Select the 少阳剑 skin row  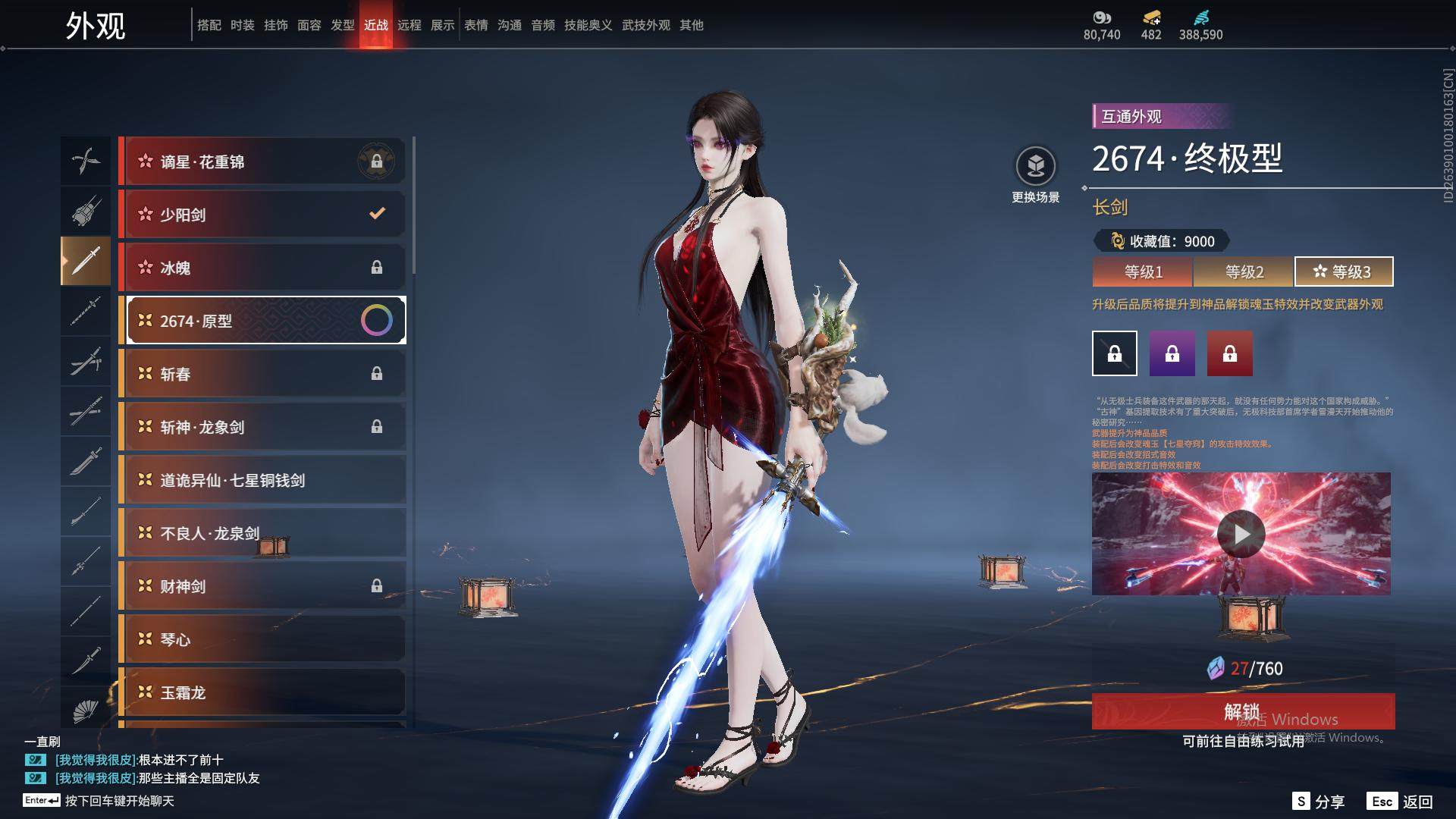[x=262, y=215]
